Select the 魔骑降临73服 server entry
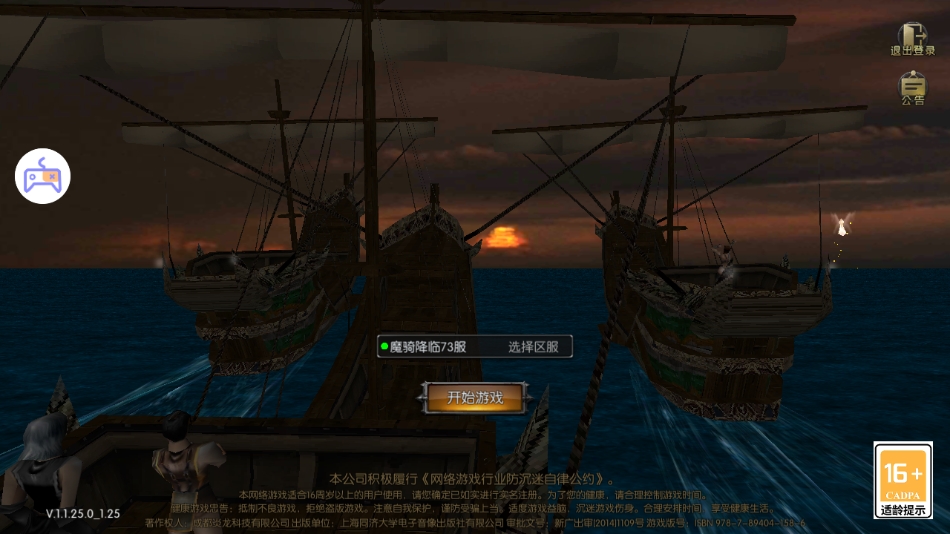The image size is (950, 534). coord(427,347)
